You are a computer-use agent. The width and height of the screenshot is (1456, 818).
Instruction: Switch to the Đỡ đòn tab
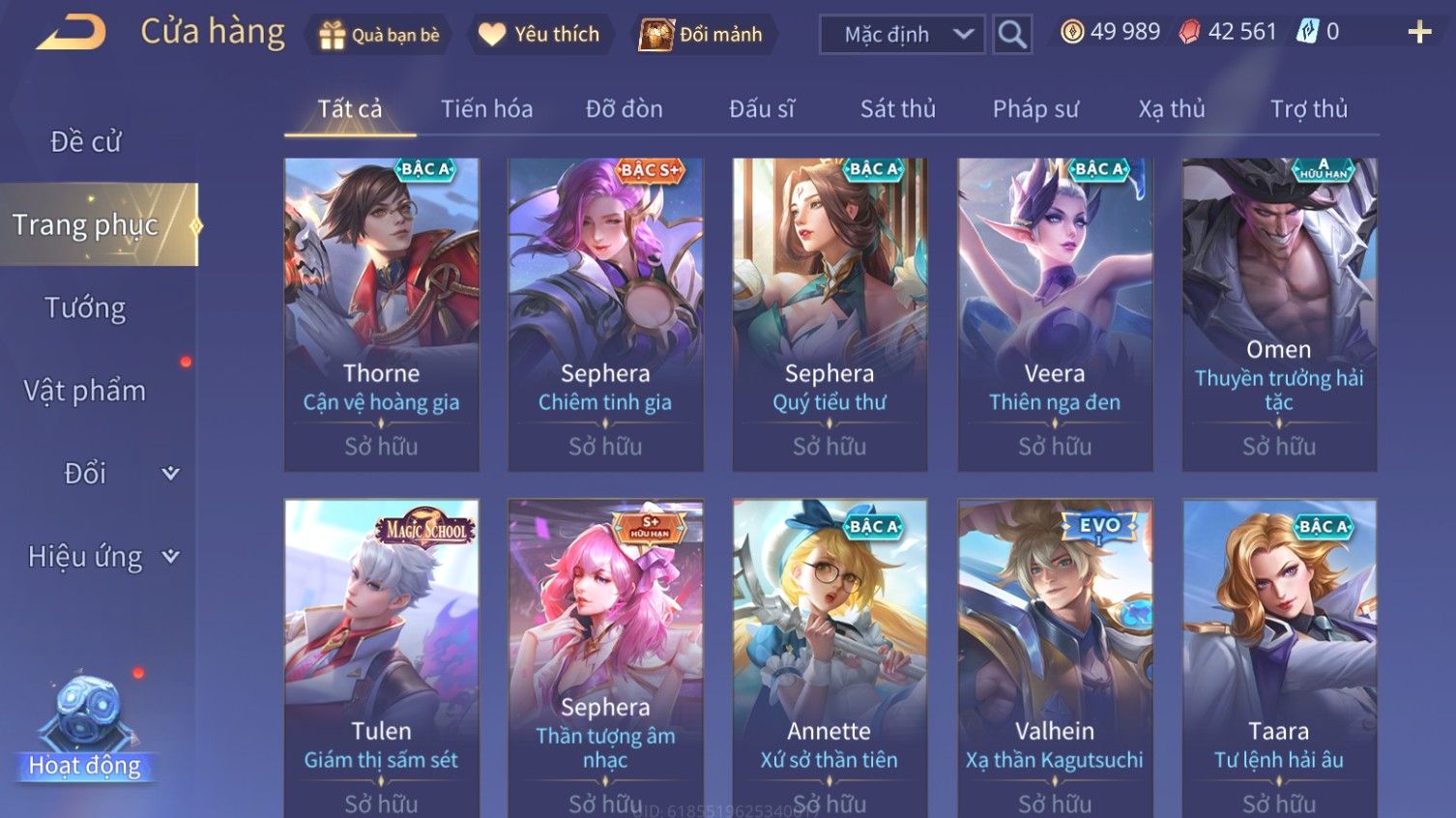[x=624, y=109]
